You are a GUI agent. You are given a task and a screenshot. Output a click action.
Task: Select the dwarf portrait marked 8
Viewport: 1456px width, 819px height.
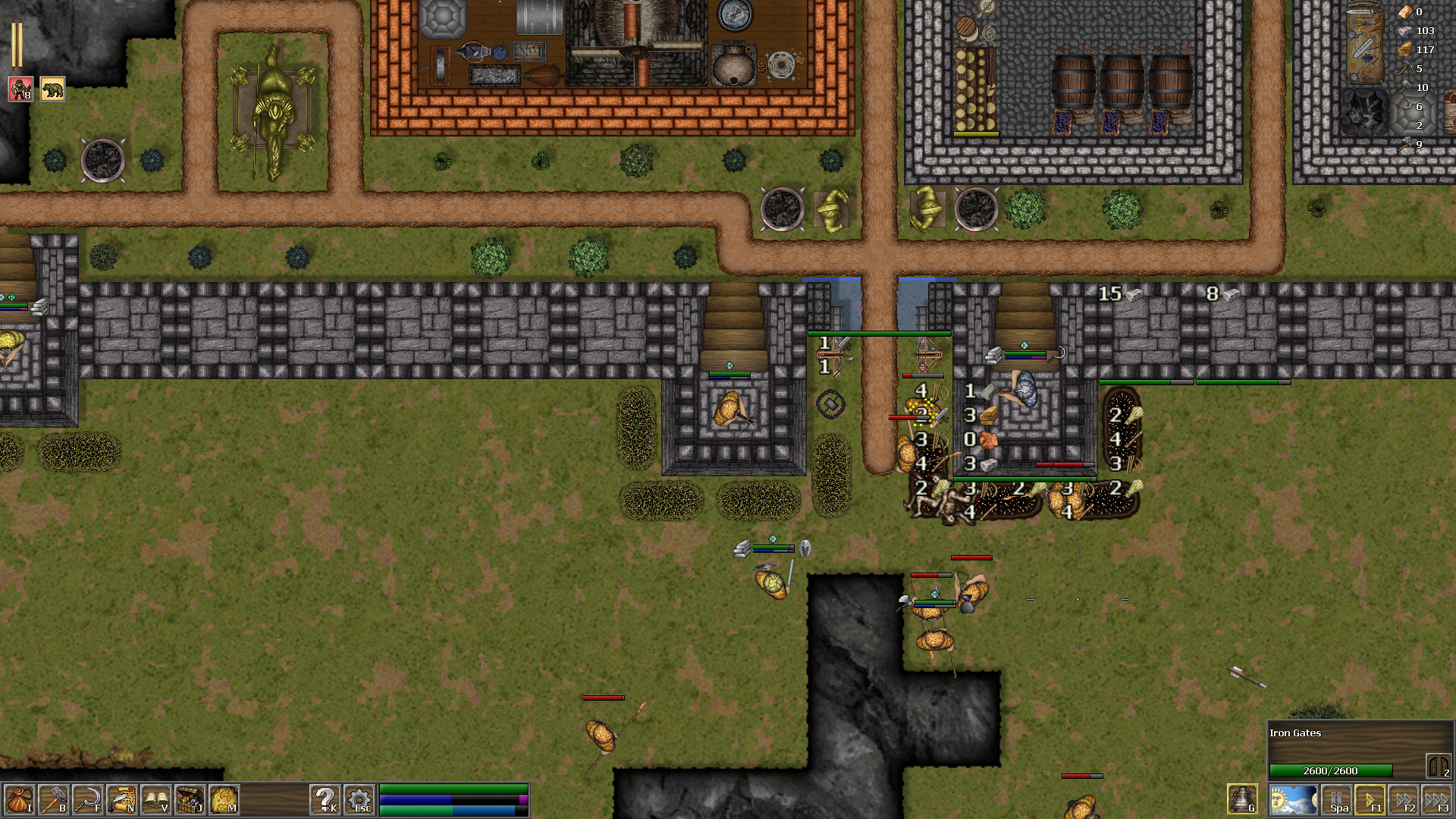pyautogui.click(x=20, y=89)
